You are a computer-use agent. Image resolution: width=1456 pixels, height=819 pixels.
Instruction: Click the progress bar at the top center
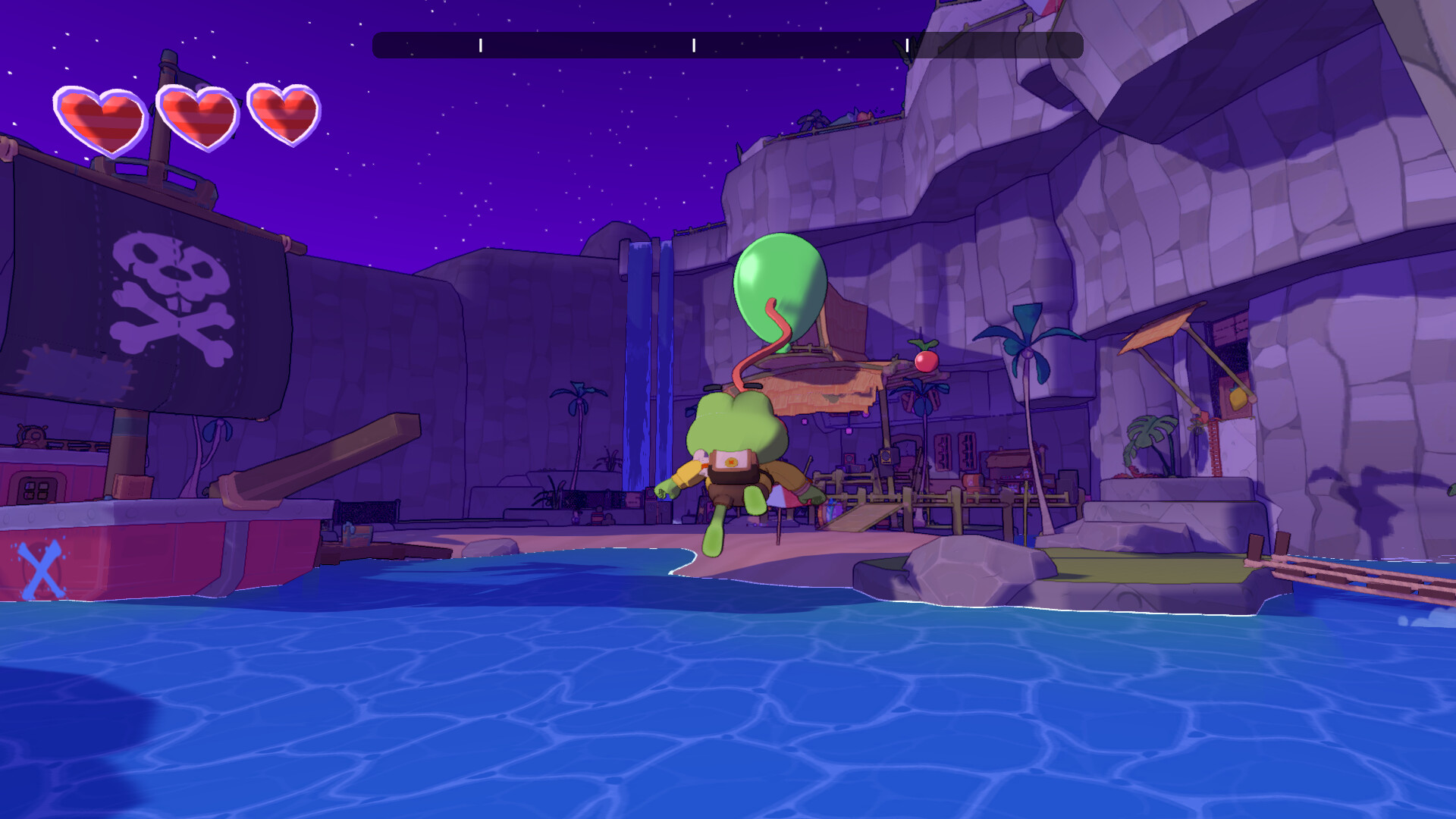coord(728,44)
